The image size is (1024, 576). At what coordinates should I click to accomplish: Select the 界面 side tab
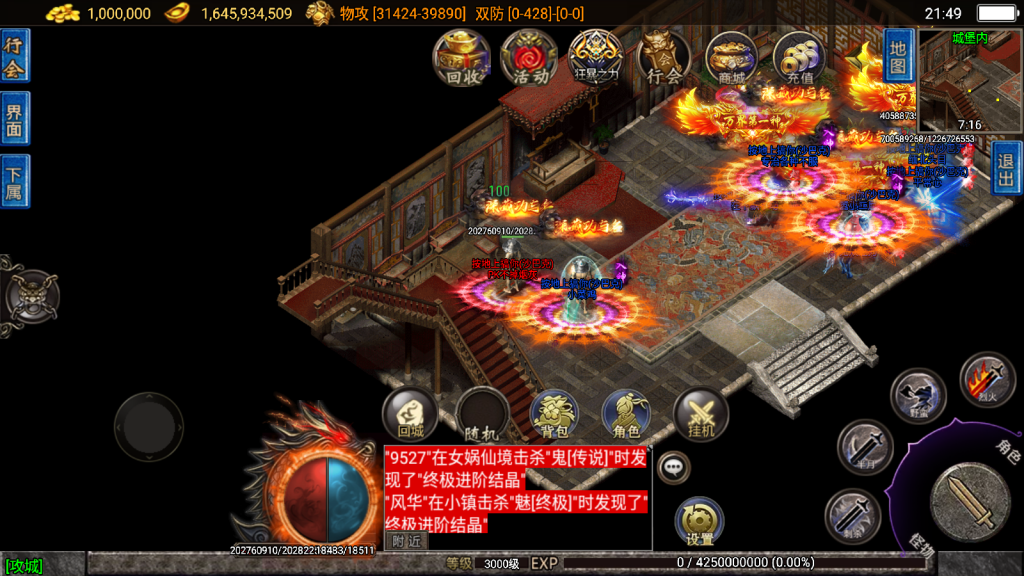[x=14, y=118]
